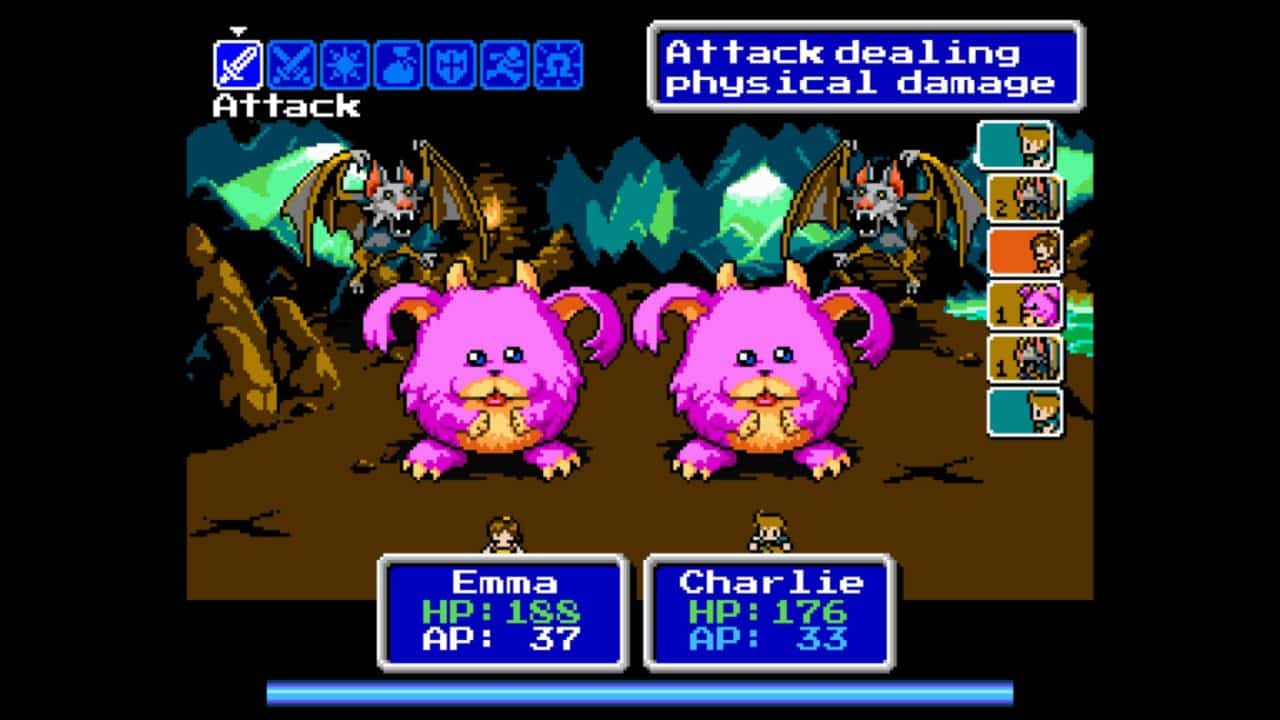This screenshot has height=720, width=1280.
Task: Click the selection arrow above the sword icon
Action: pos(240,30)
